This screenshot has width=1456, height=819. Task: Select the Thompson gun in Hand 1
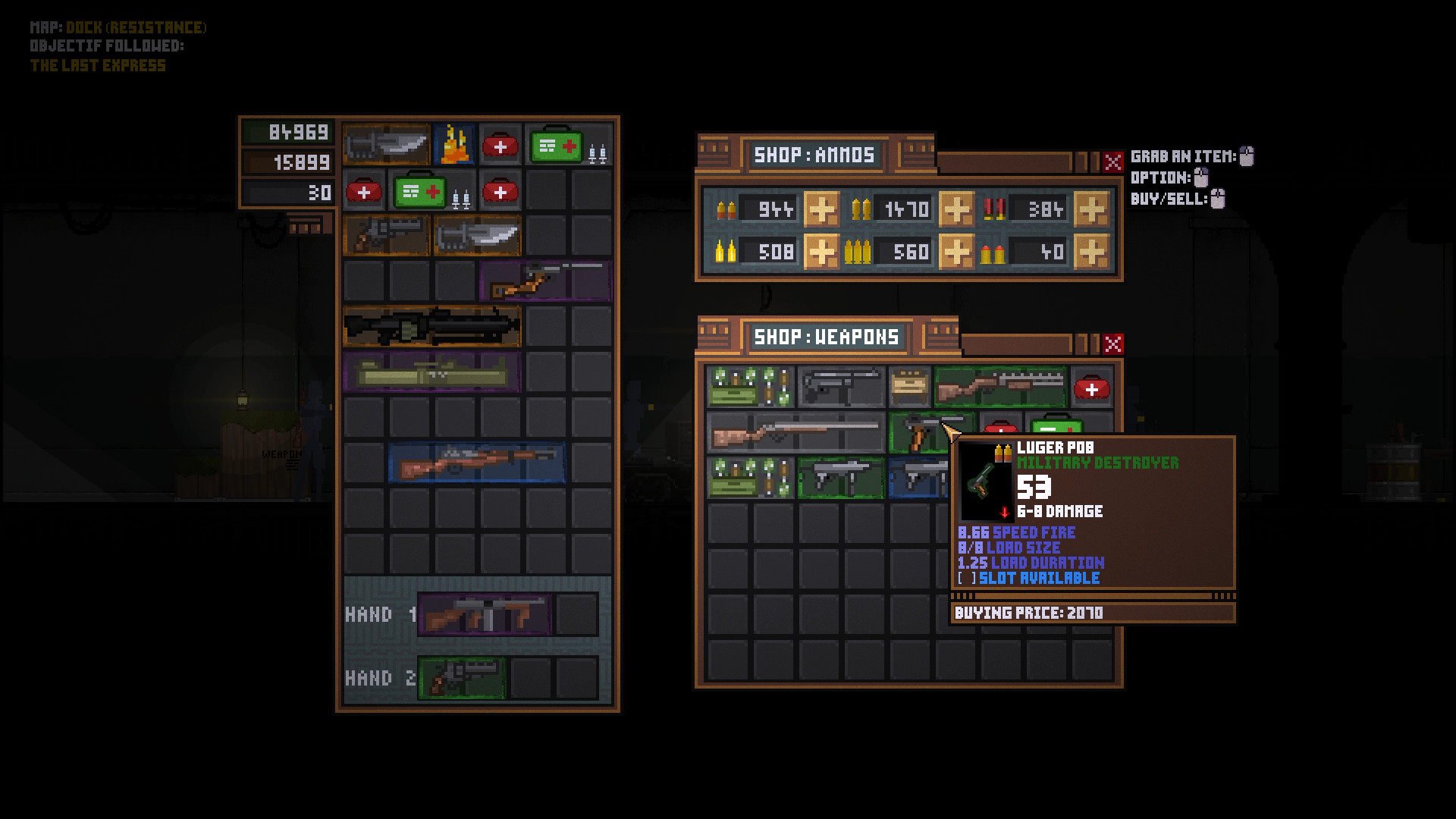[x=485, y=614]
